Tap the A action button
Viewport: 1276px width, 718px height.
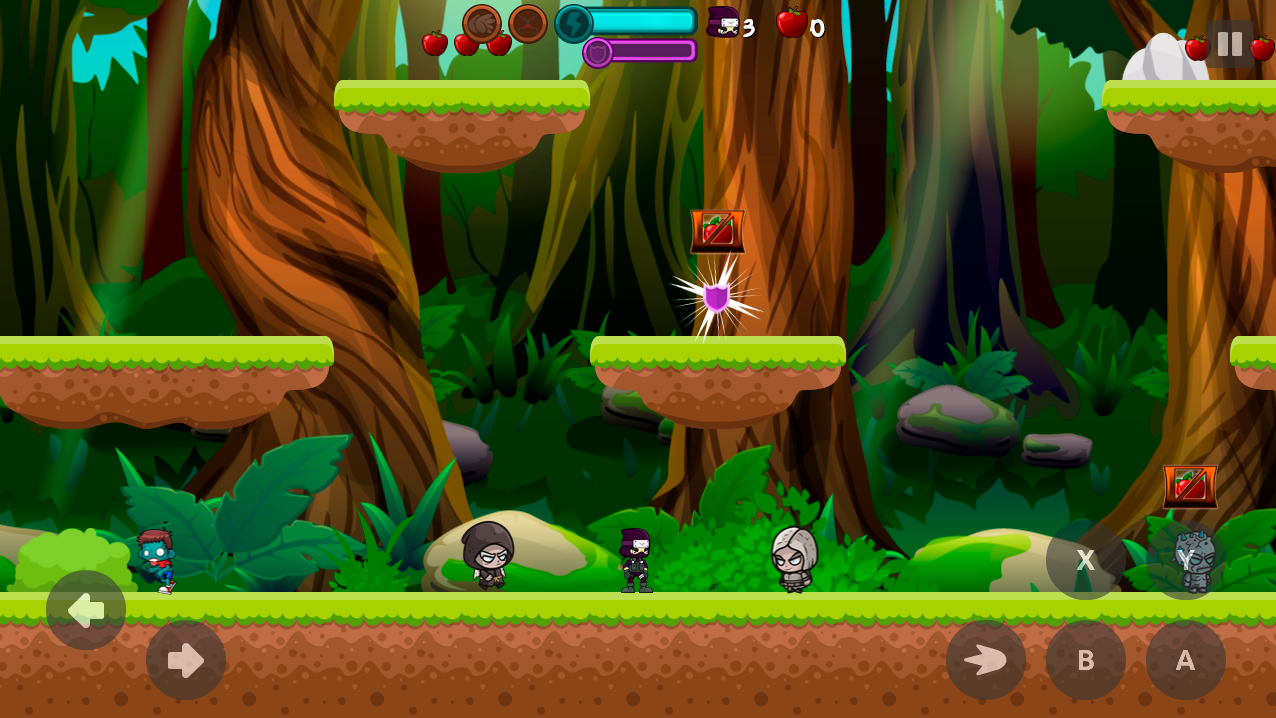pos(1186,660)
